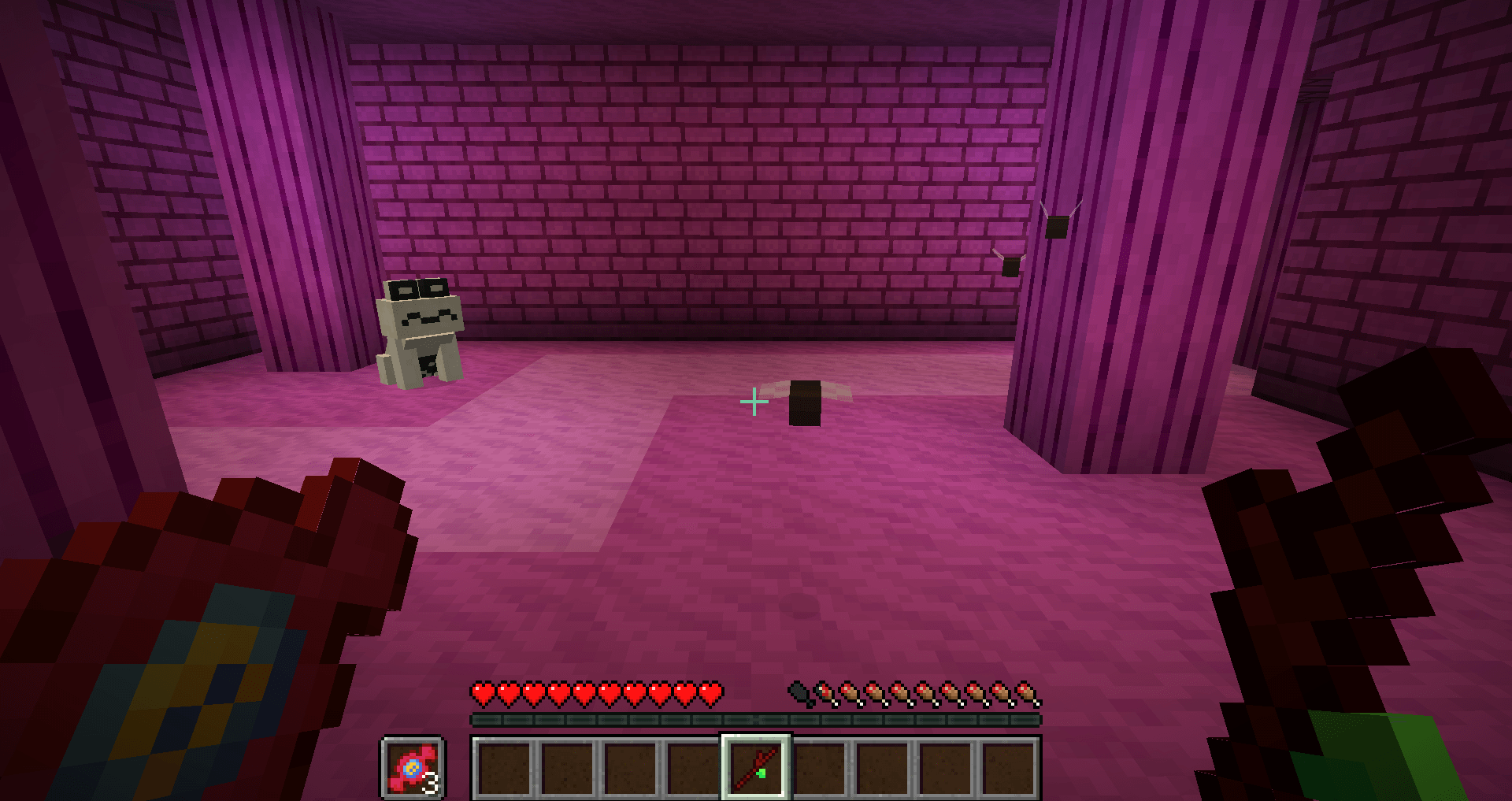
Task: Click the turquoise crosshair at screen center
Action: (754, 401)
